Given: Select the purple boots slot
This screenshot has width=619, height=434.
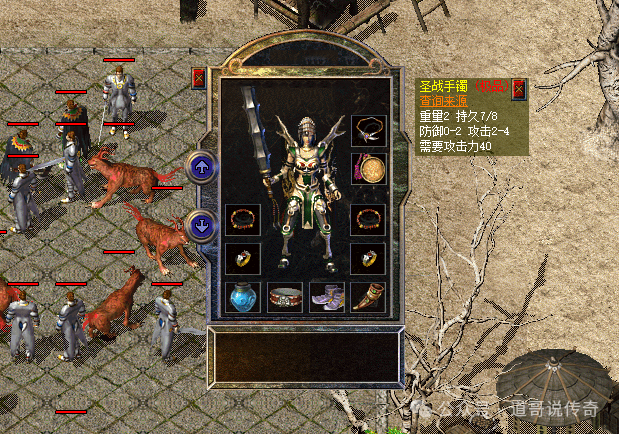Looking at the screenshot, I should 326,297.
